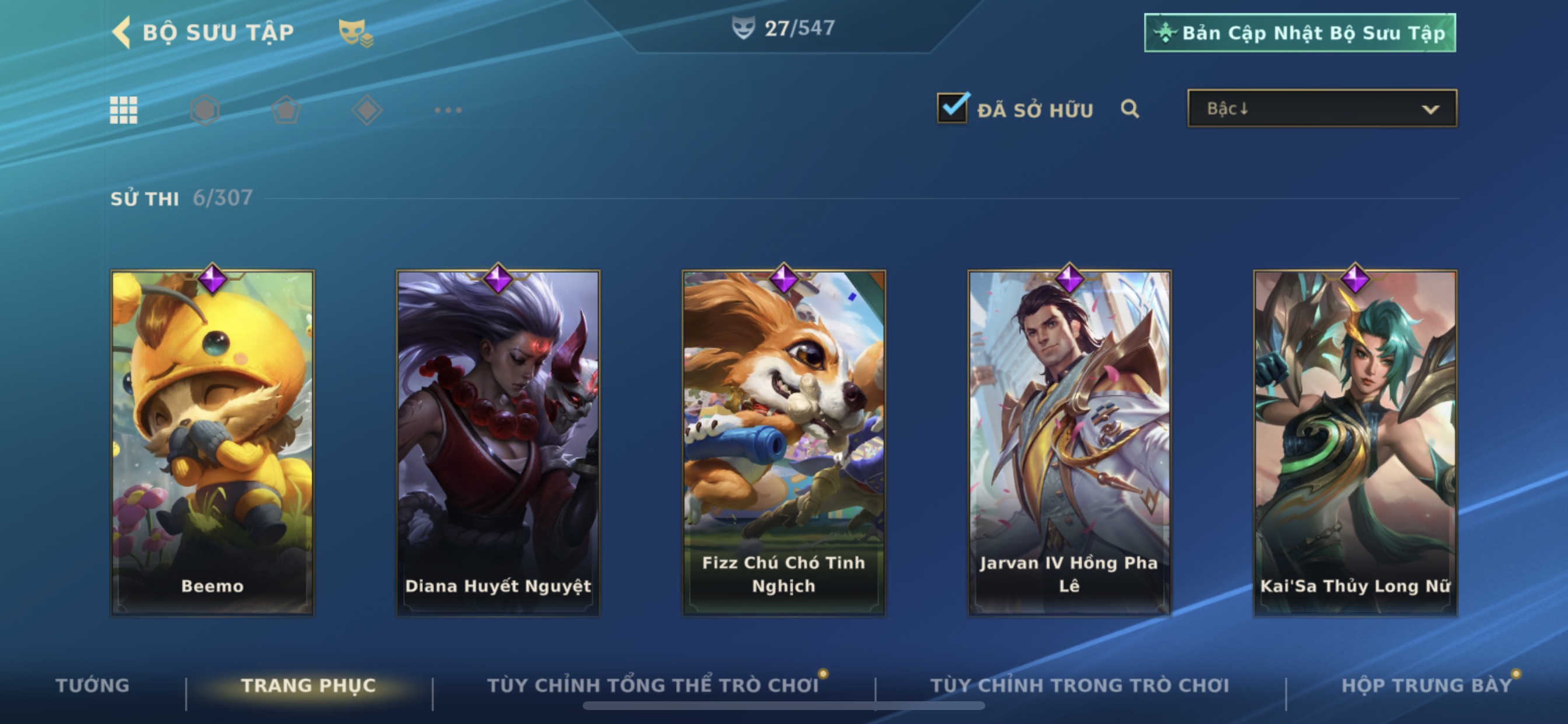
Task: Open the magnifier search icon
Action: [x=1130, y=109]
